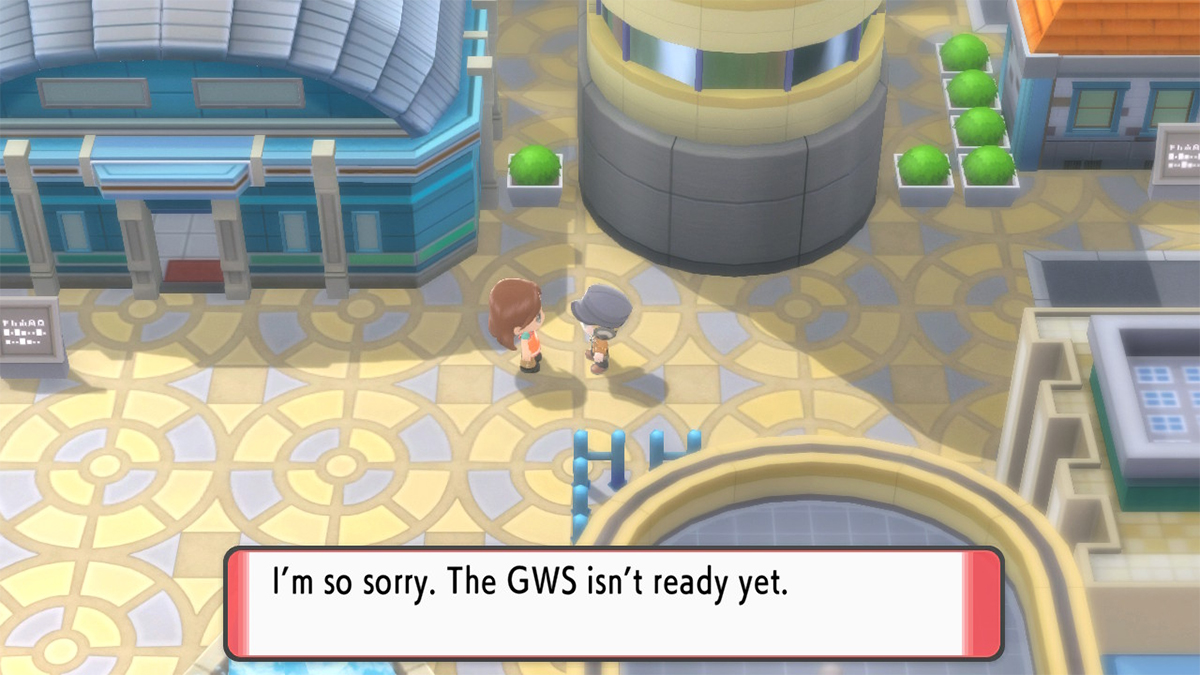
Task: Advance the GWS apology dialogue box
Action: point(613,603)
